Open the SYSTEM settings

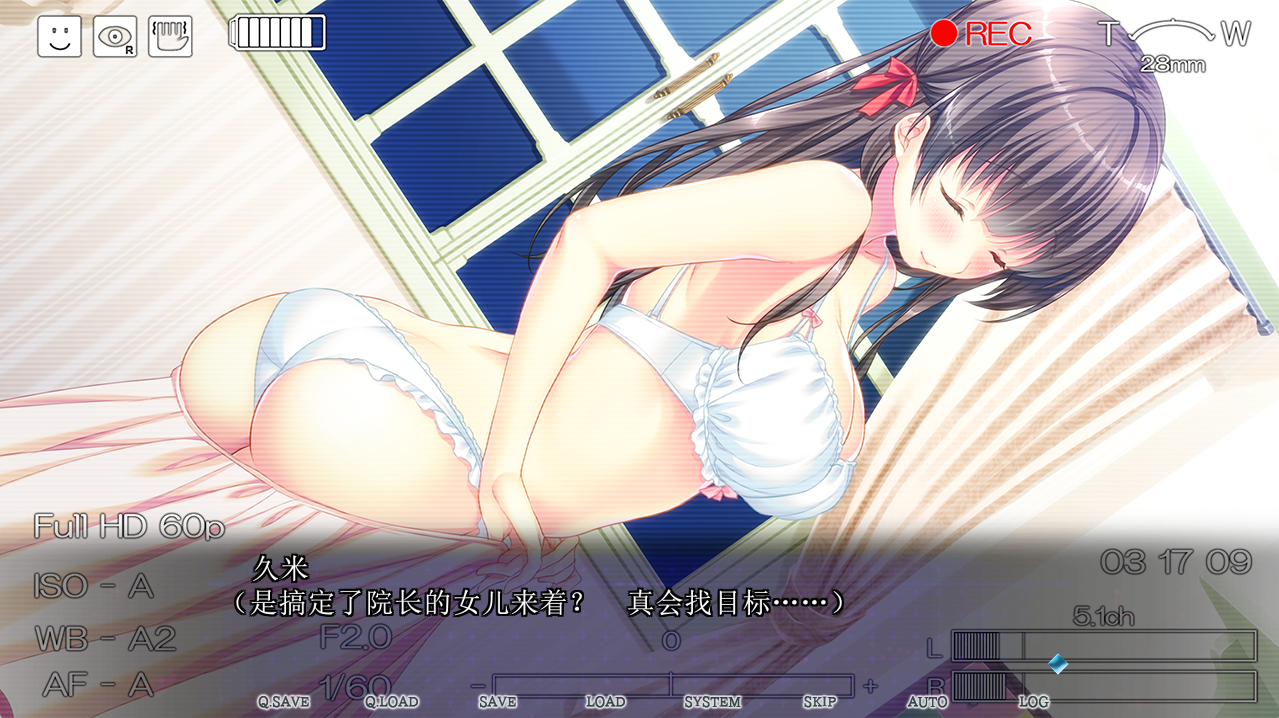[712, 702]
